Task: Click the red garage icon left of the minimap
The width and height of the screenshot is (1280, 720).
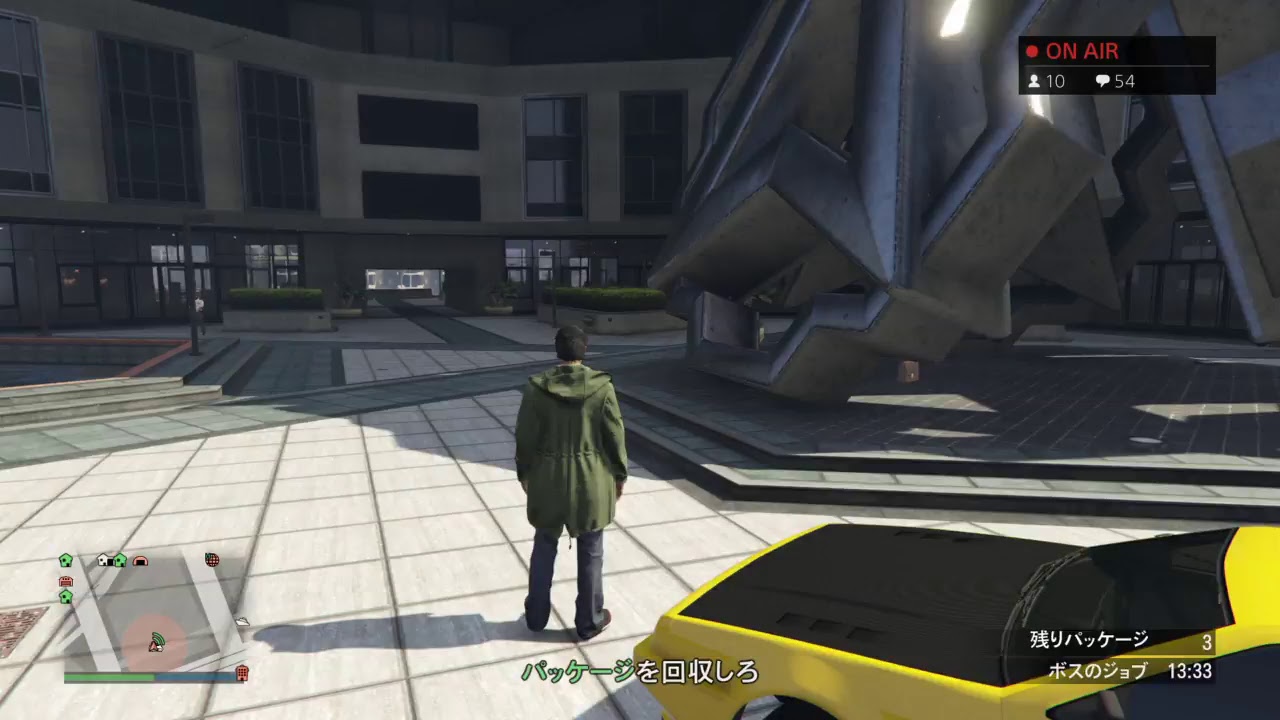Action: click(67, 580)
